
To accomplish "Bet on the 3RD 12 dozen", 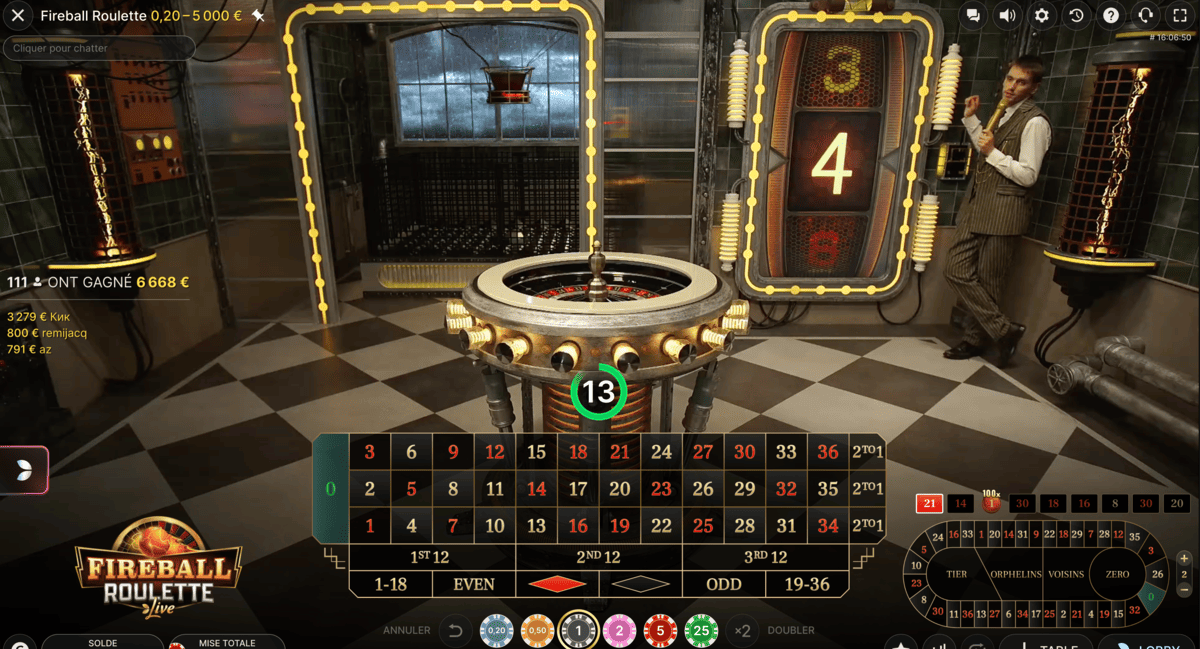I will click(x=766, y=557).
